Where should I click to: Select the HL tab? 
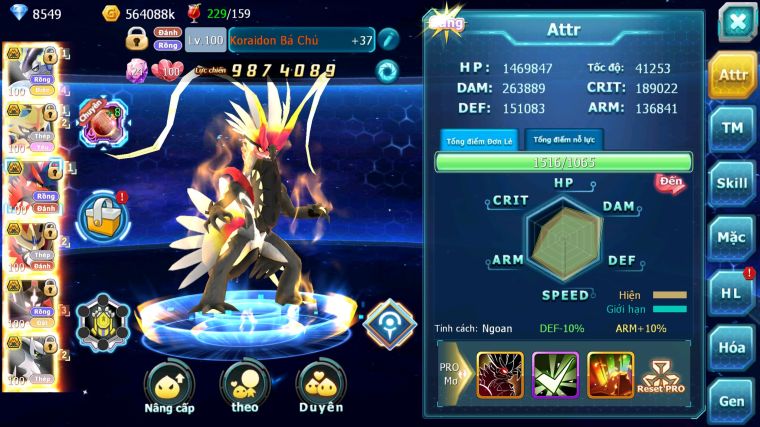(x=732, y=292)
